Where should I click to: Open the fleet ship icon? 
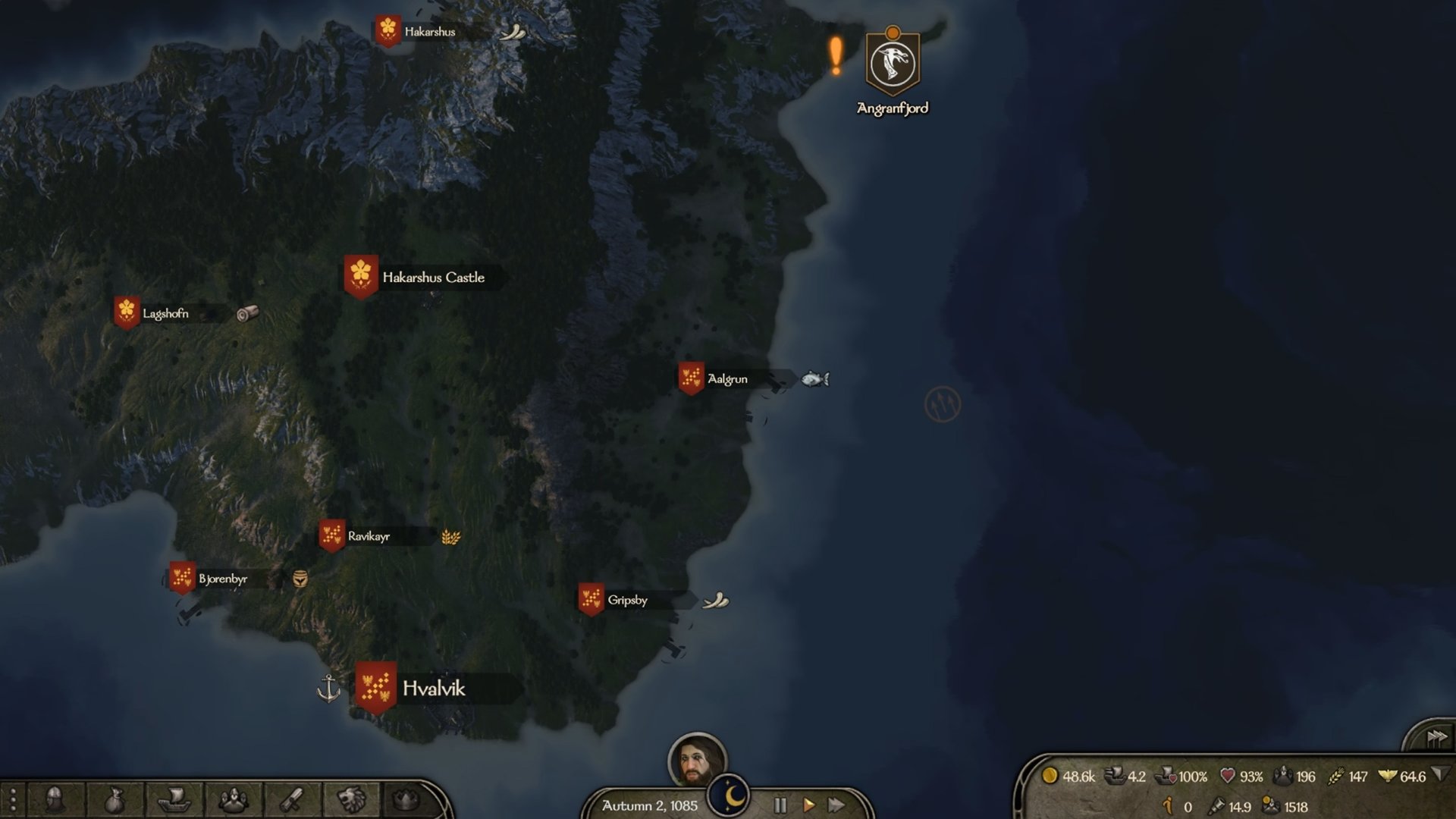(173, 799)
